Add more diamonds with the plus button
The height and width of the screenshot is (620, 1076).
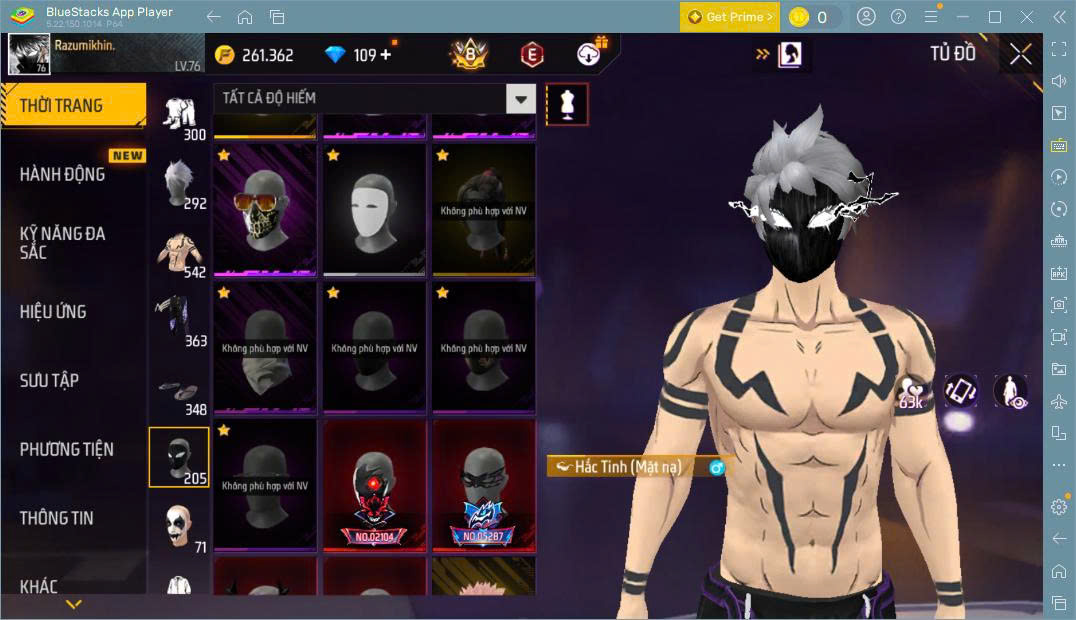pos(386,55)
